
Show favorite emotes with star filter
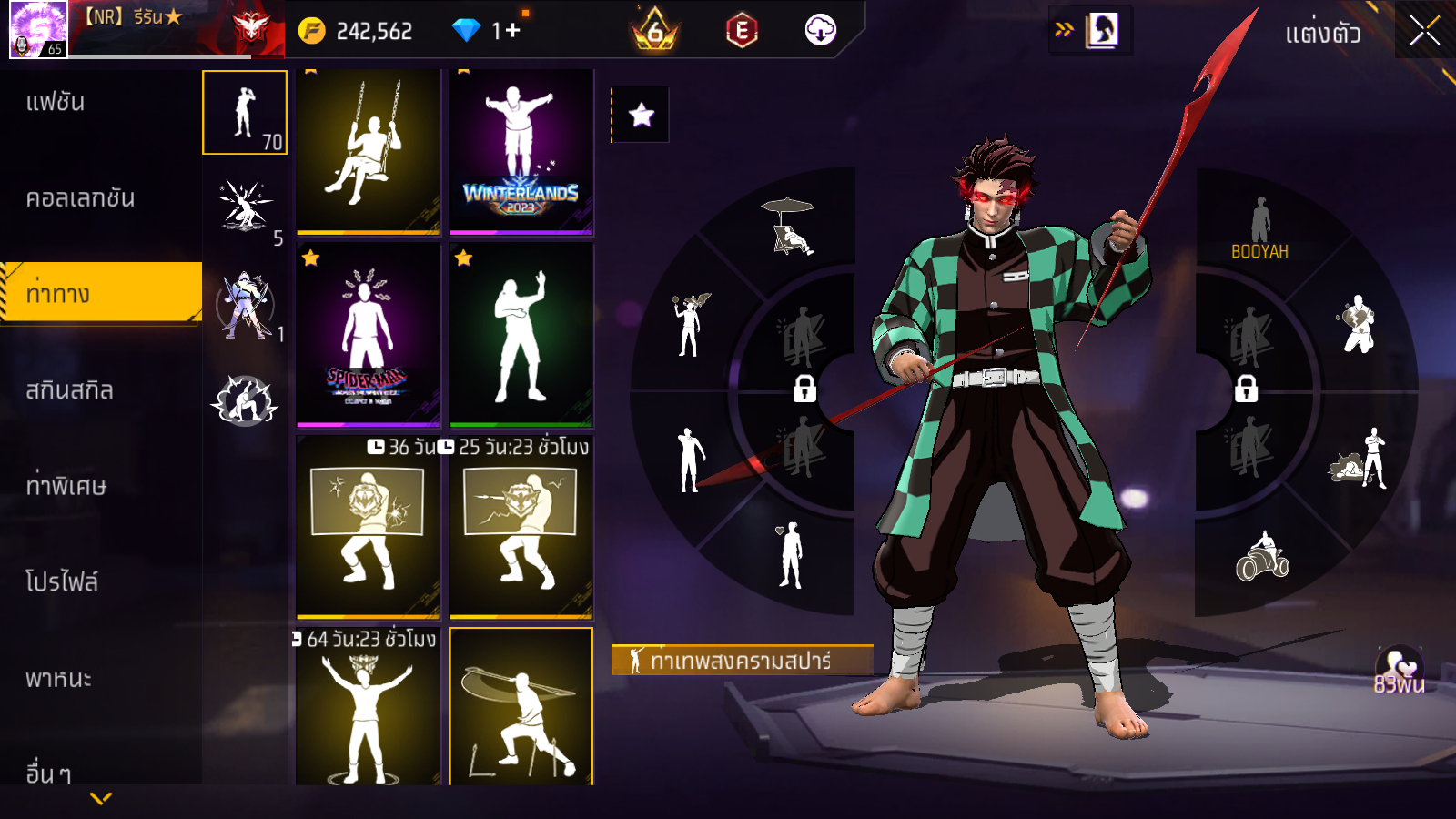641,115
